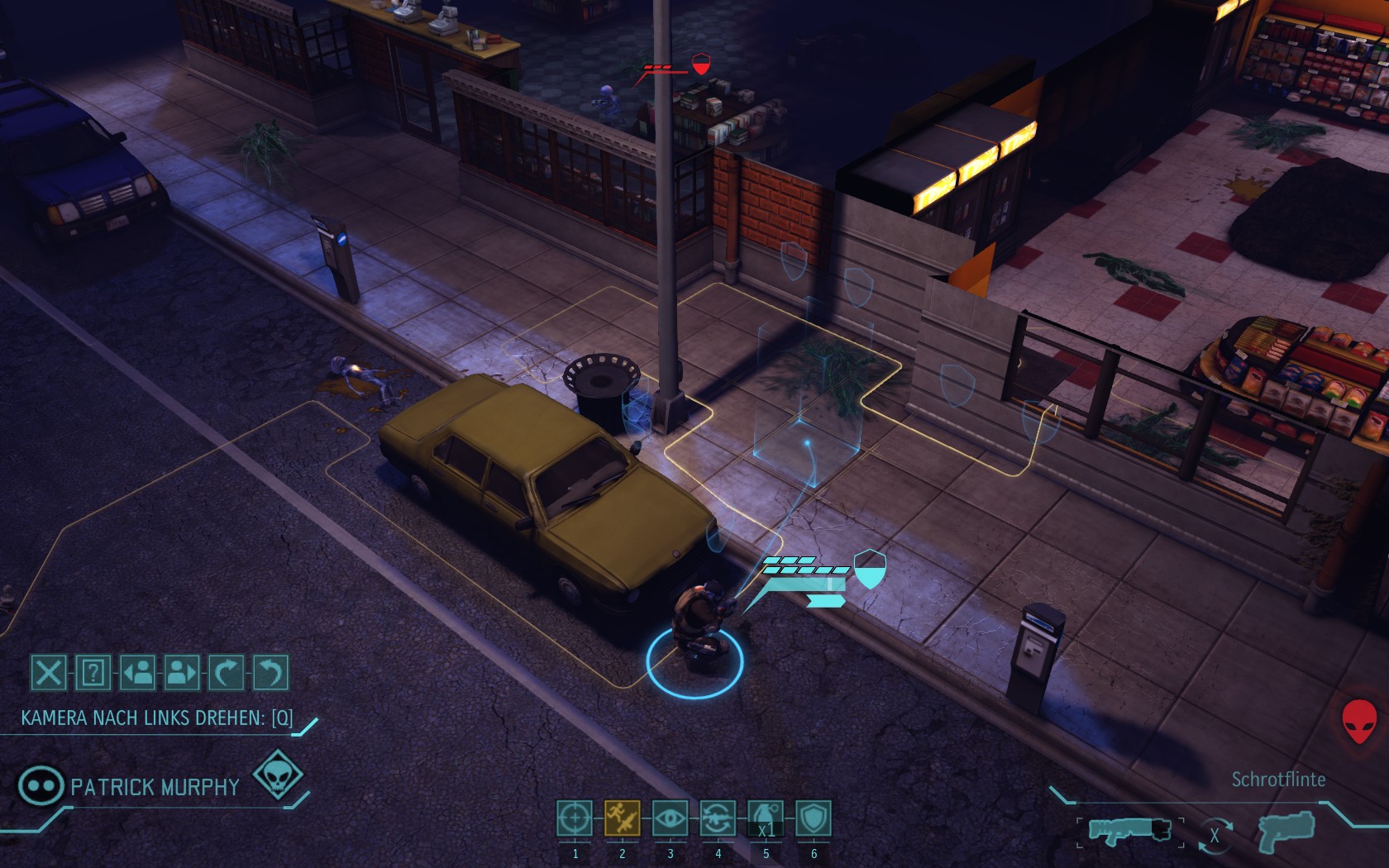Screen dimensions: 1389x868
Task: Select the Patrick Murphy soldier name
Action: click(155, 787)
